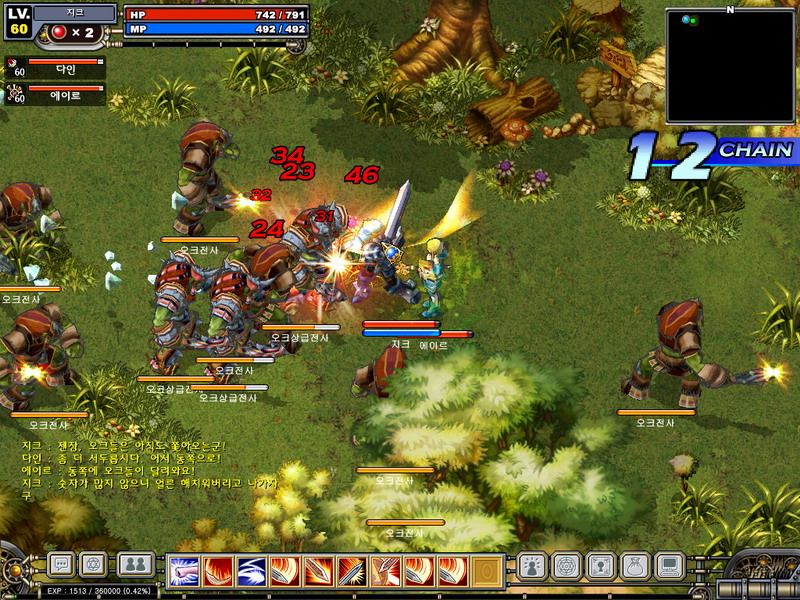Screen dimensions: 800x600
Task: Open the system menu computer icon
Action: (x=668, y=566)
